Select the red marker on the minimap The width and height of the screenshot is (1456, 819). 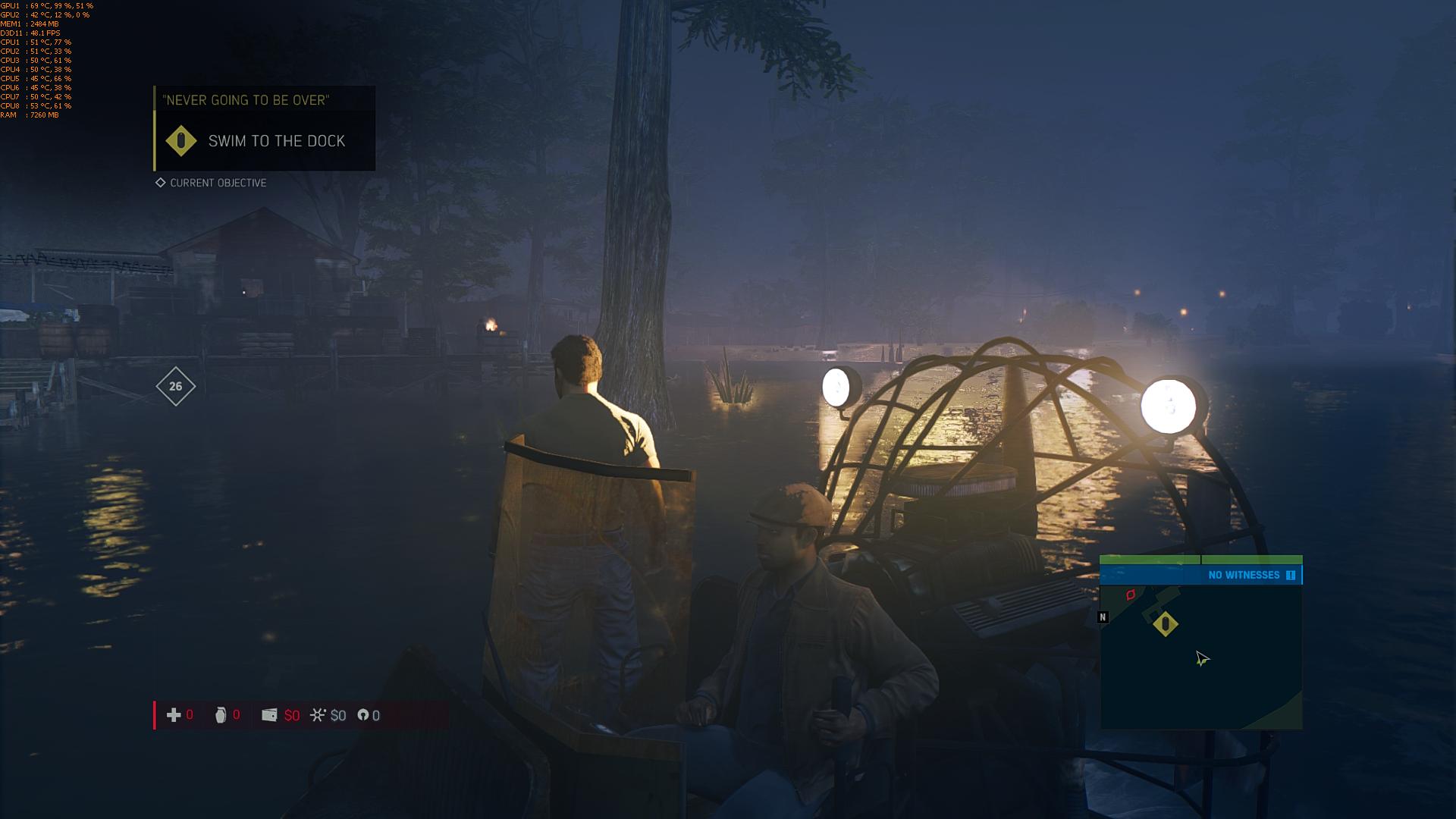1131,595
